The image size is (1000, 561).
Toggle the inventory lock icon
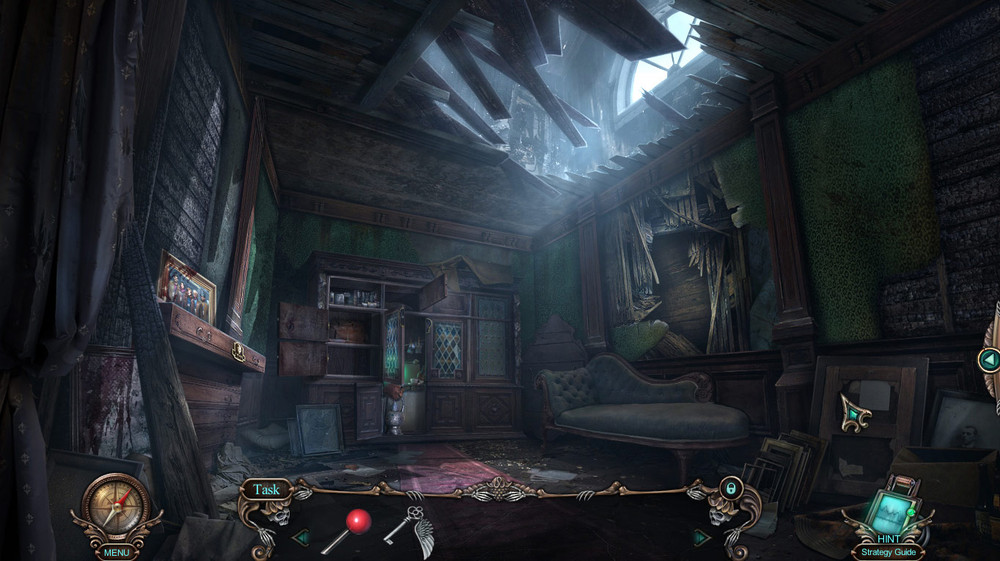731,489
